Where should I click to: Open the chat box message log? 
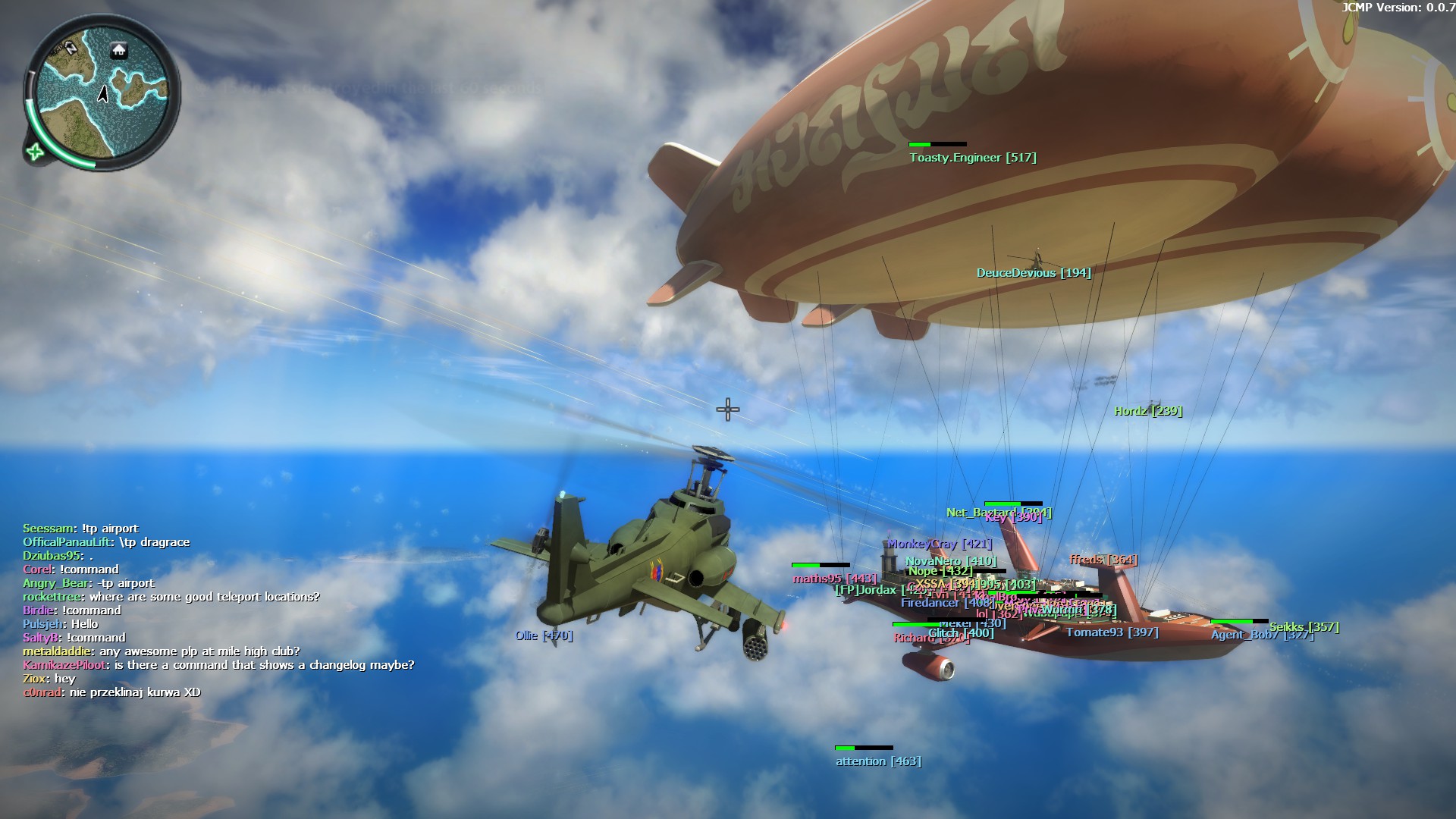click(x=218, y=610)
